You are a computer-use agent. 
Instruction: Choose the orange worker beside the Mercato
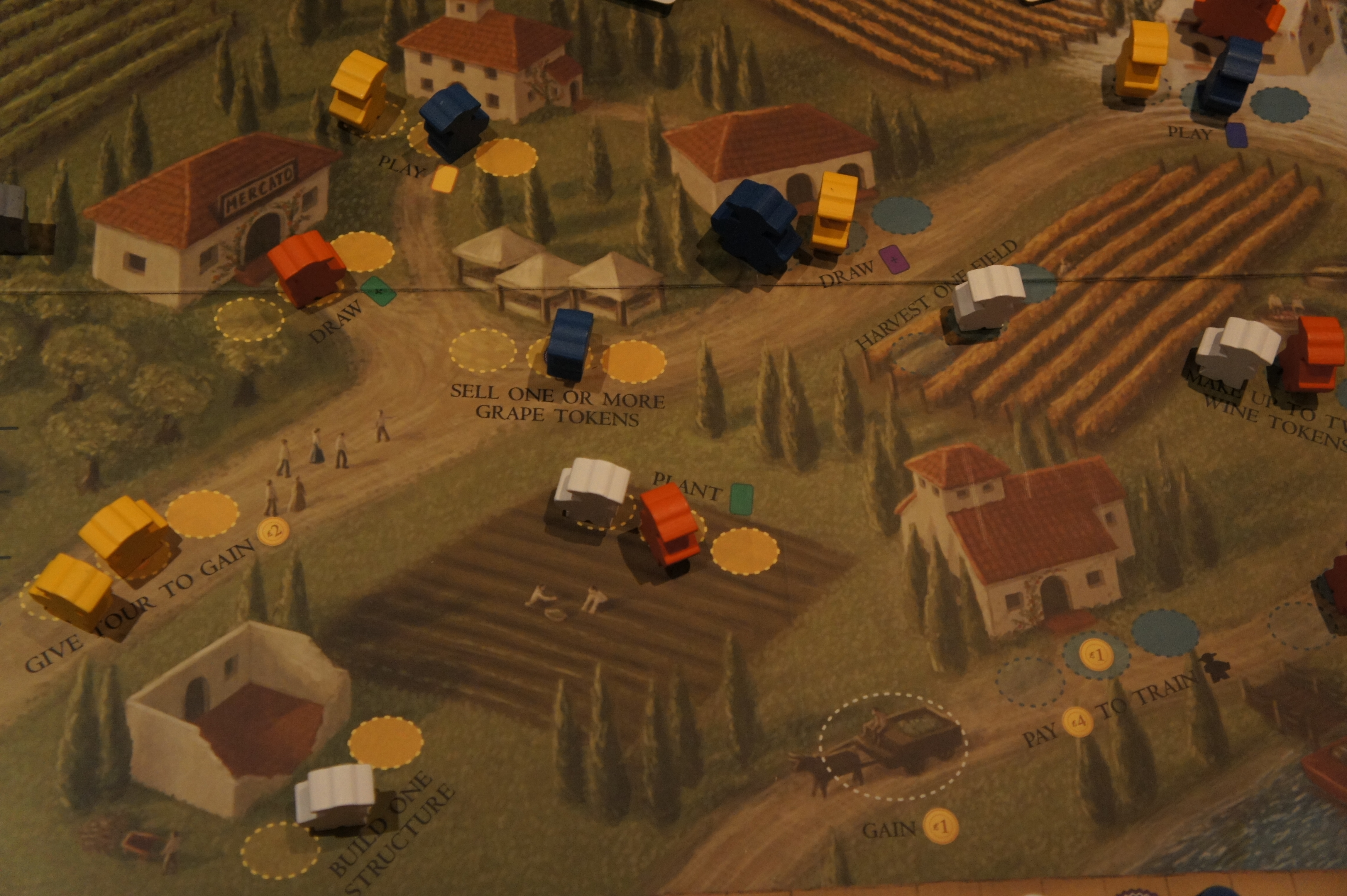tap(307, 267)
